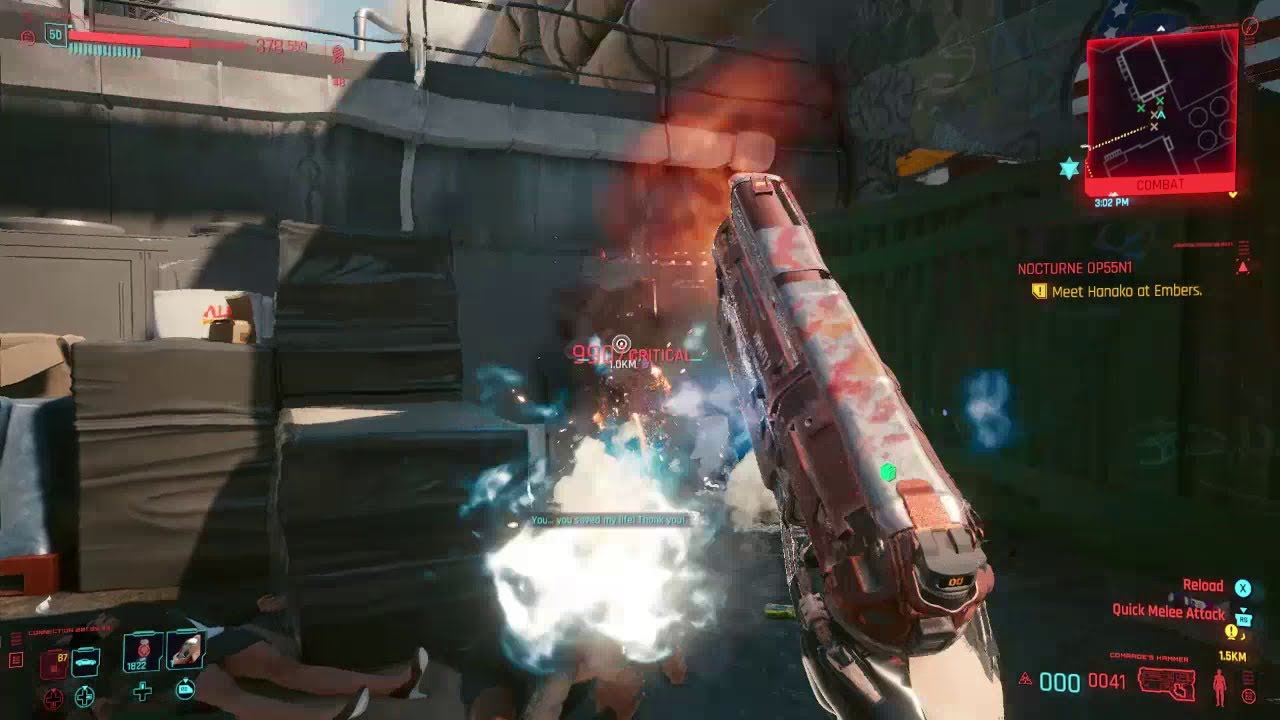
Task: Click the RS Quick Melee Attack prompt
Action: (1244, 618)
